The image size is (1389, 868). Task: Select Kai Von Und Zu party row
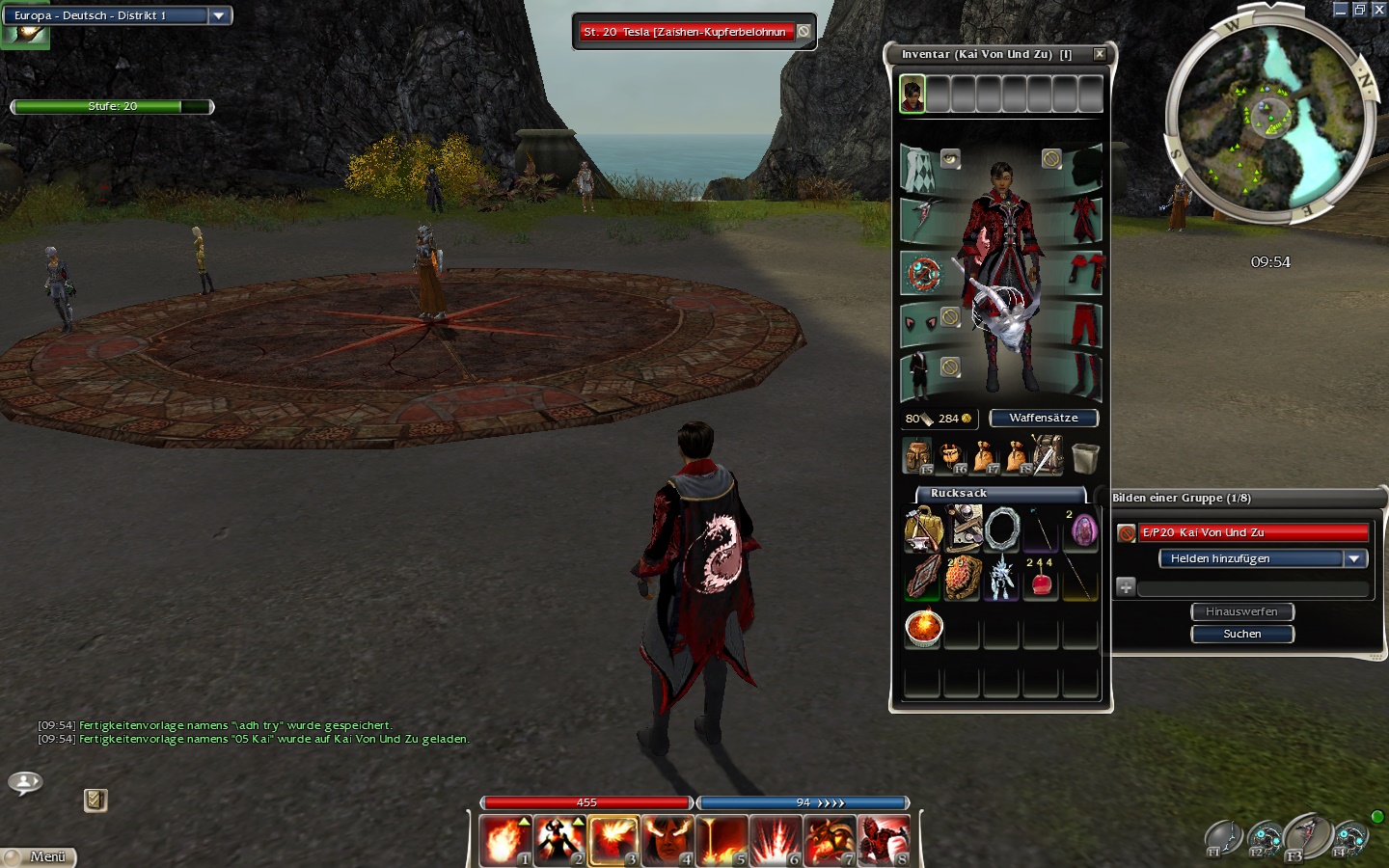1254,532
